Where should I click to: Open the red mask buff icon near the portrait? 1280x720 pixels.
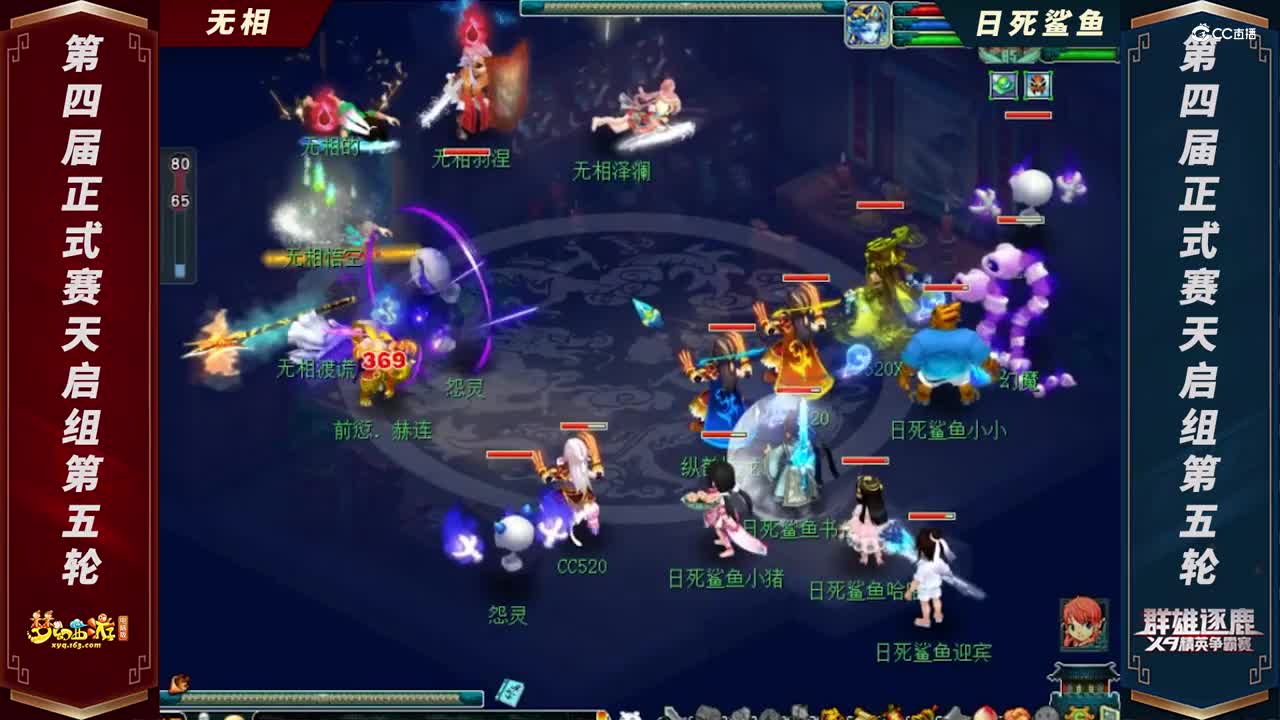pyautogui.click(x=1038, y=85)
